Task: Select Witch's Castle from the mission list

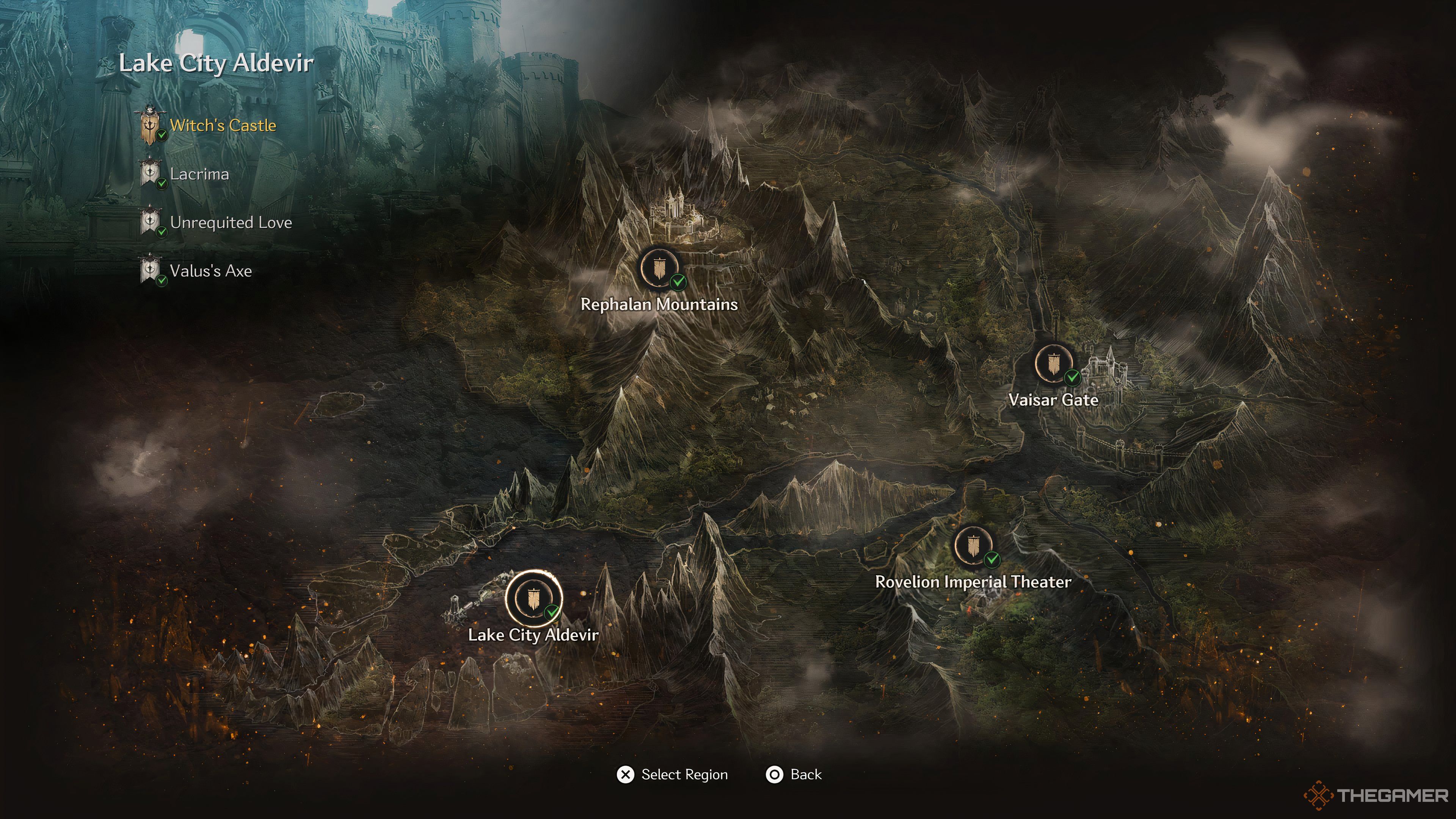Action: tap(222, 126)
